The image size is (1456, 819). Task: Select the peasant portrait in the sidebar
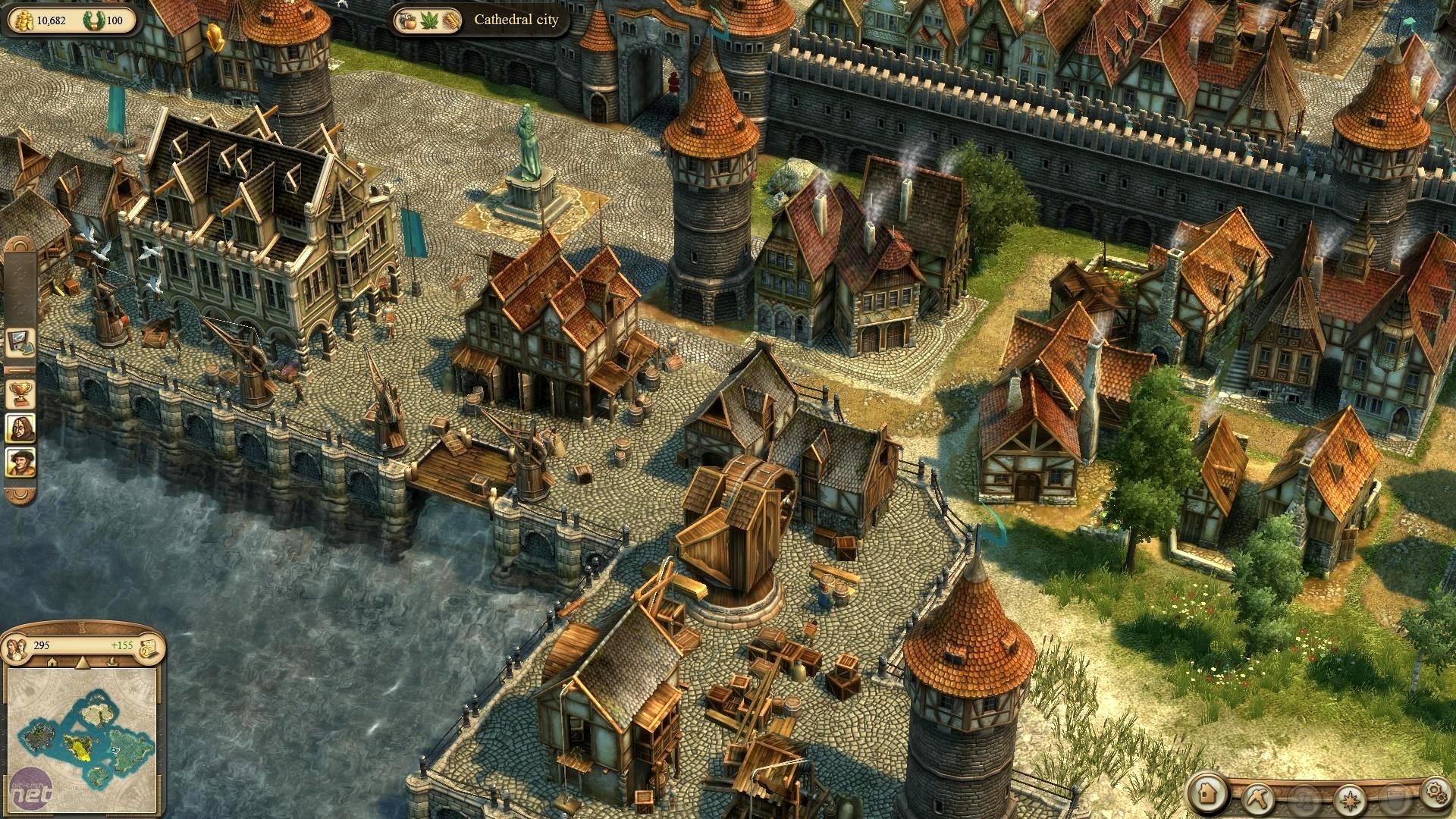[20, 460]
